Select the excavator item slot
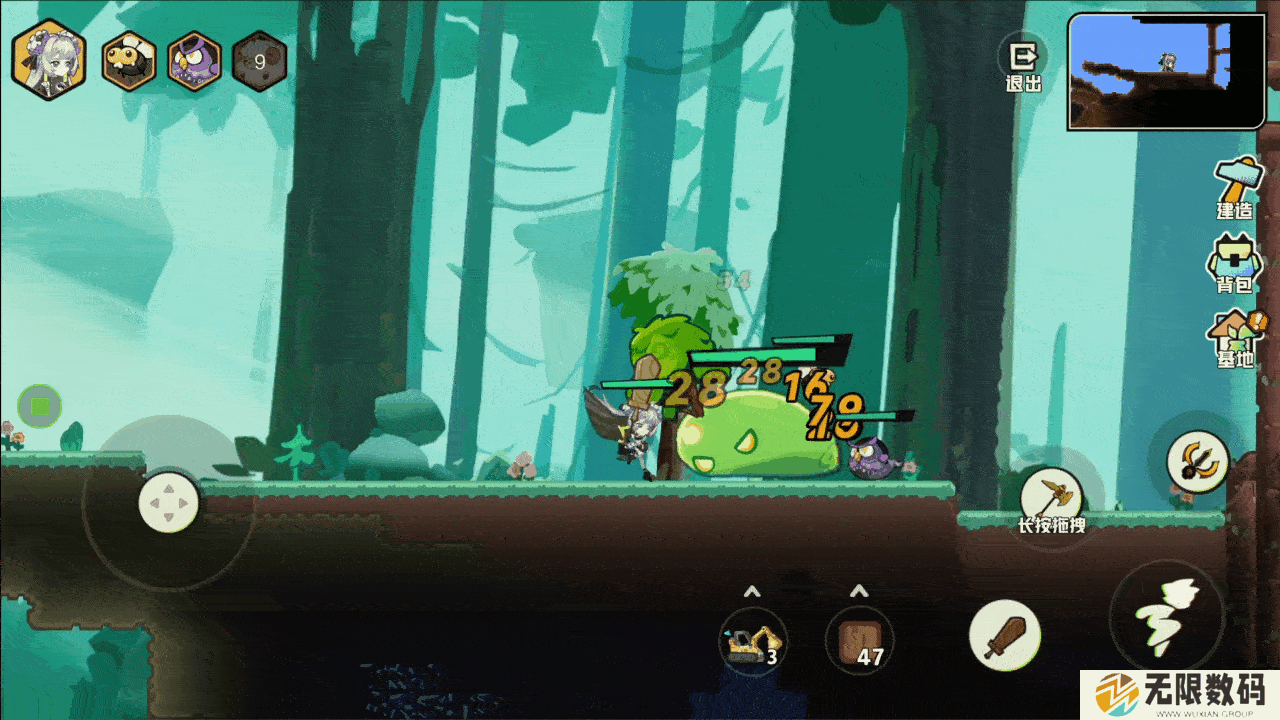This screenshot has height=720, width=1280. tap(752, 640)
